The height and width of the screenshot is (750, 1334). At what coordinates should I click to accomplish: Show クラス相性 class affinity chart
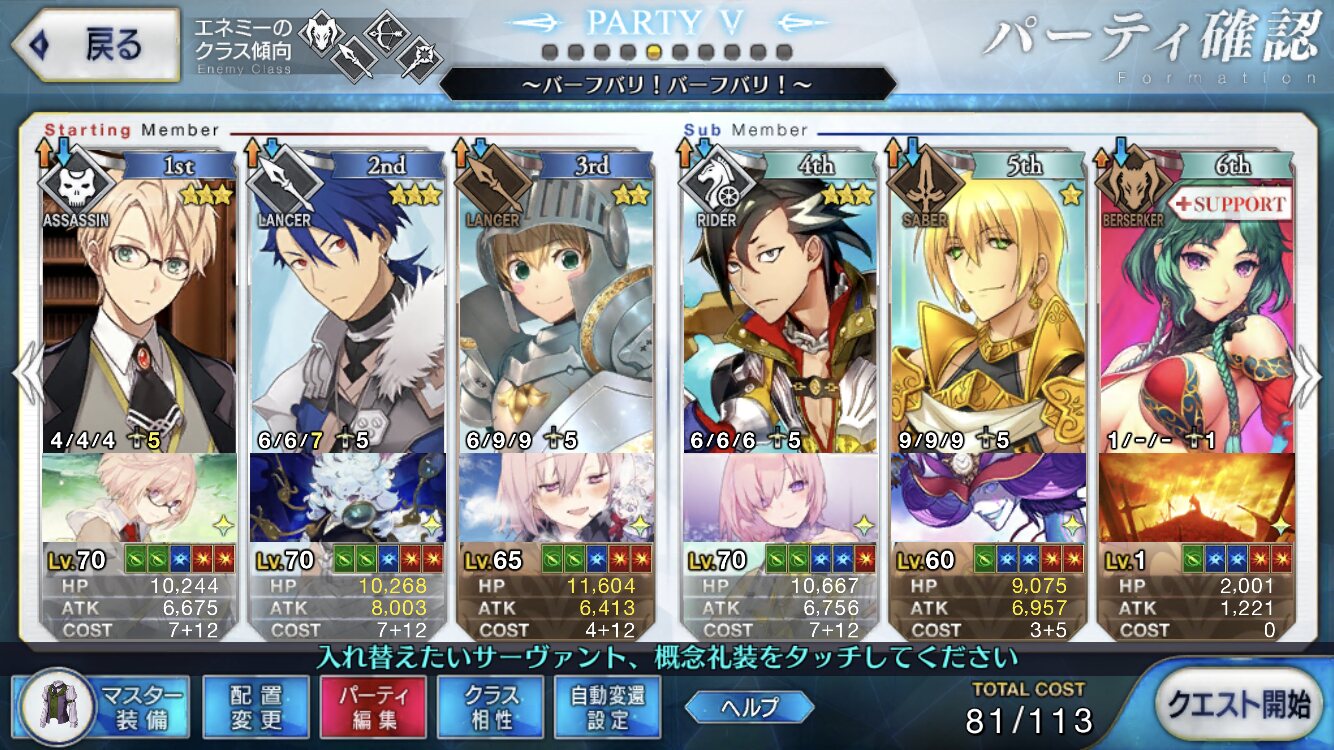click(490, 707)
